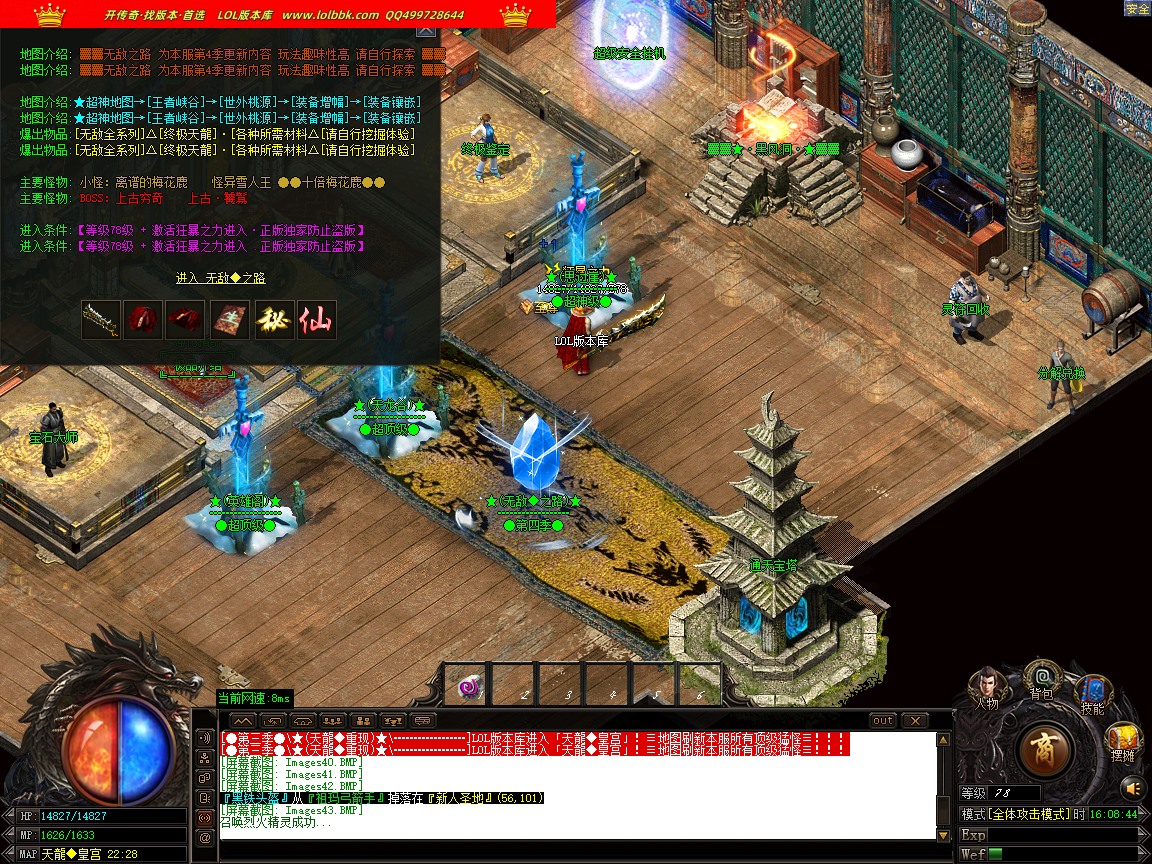Open the 商 shop button
The image size is (1152, 864).
pyautogui.click(x=1045, y=749)
